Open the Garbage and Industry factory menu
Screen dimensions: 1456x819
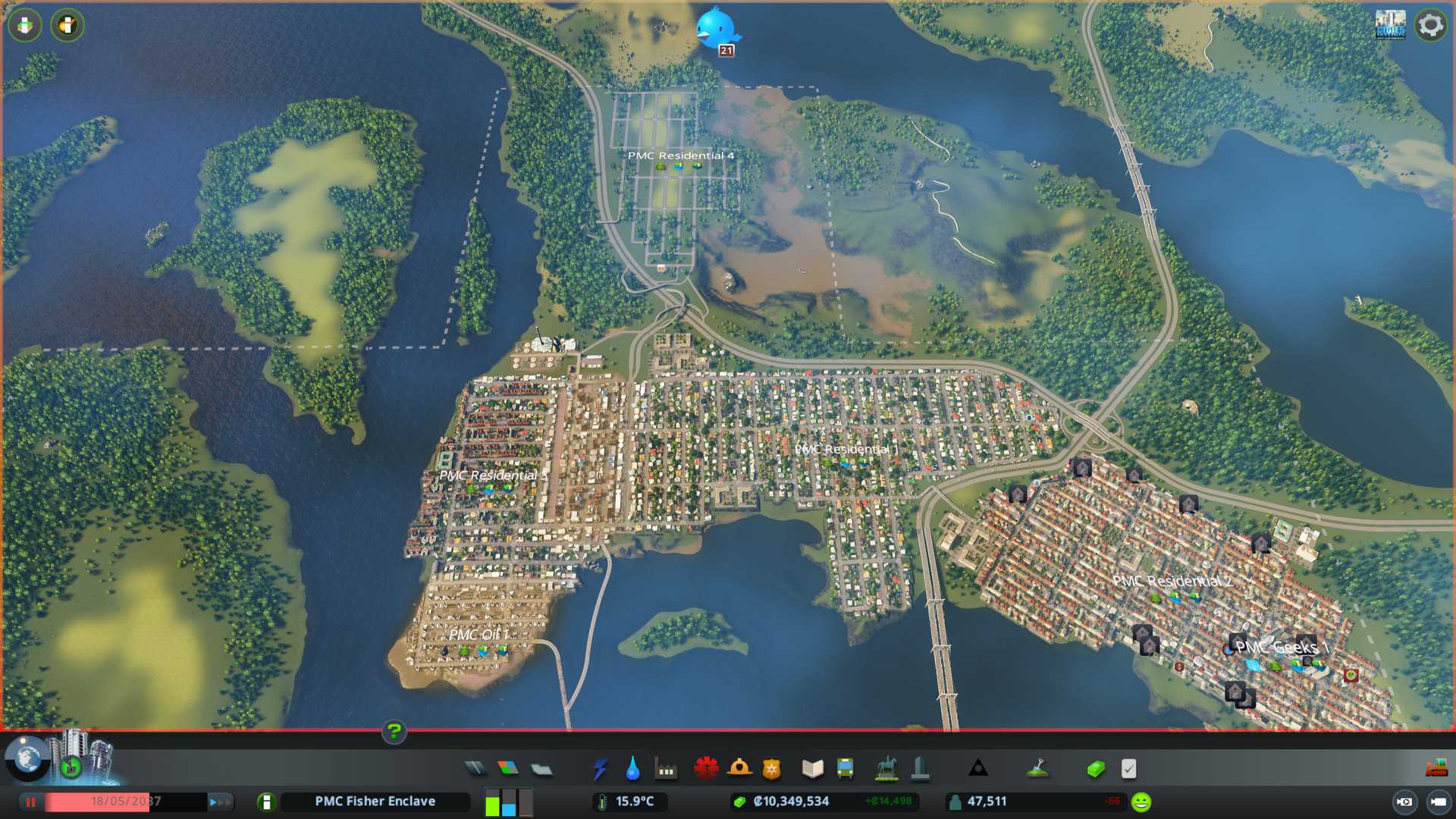click(x=666, y=769)
